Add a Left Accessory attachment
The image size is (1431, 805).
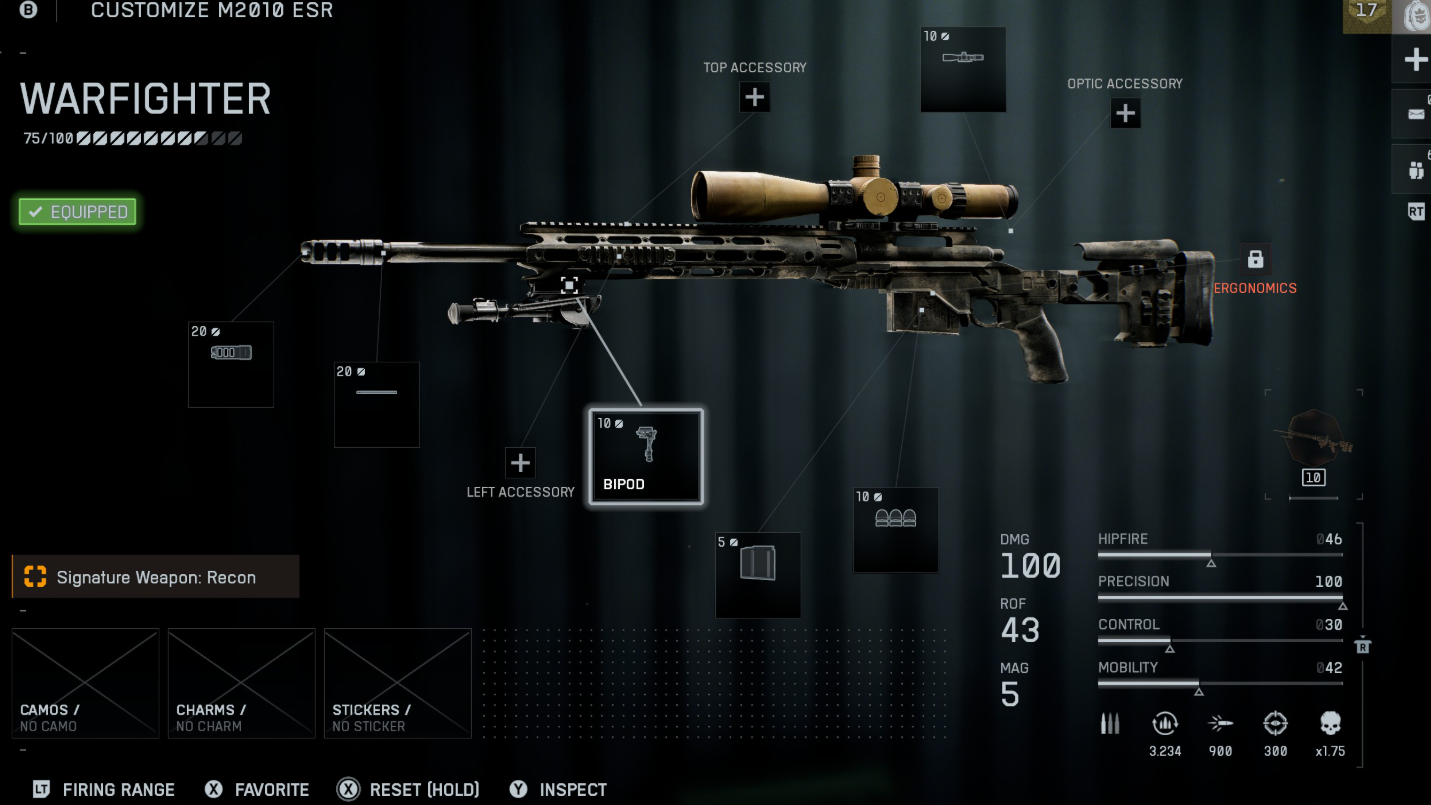coord(520,463)
